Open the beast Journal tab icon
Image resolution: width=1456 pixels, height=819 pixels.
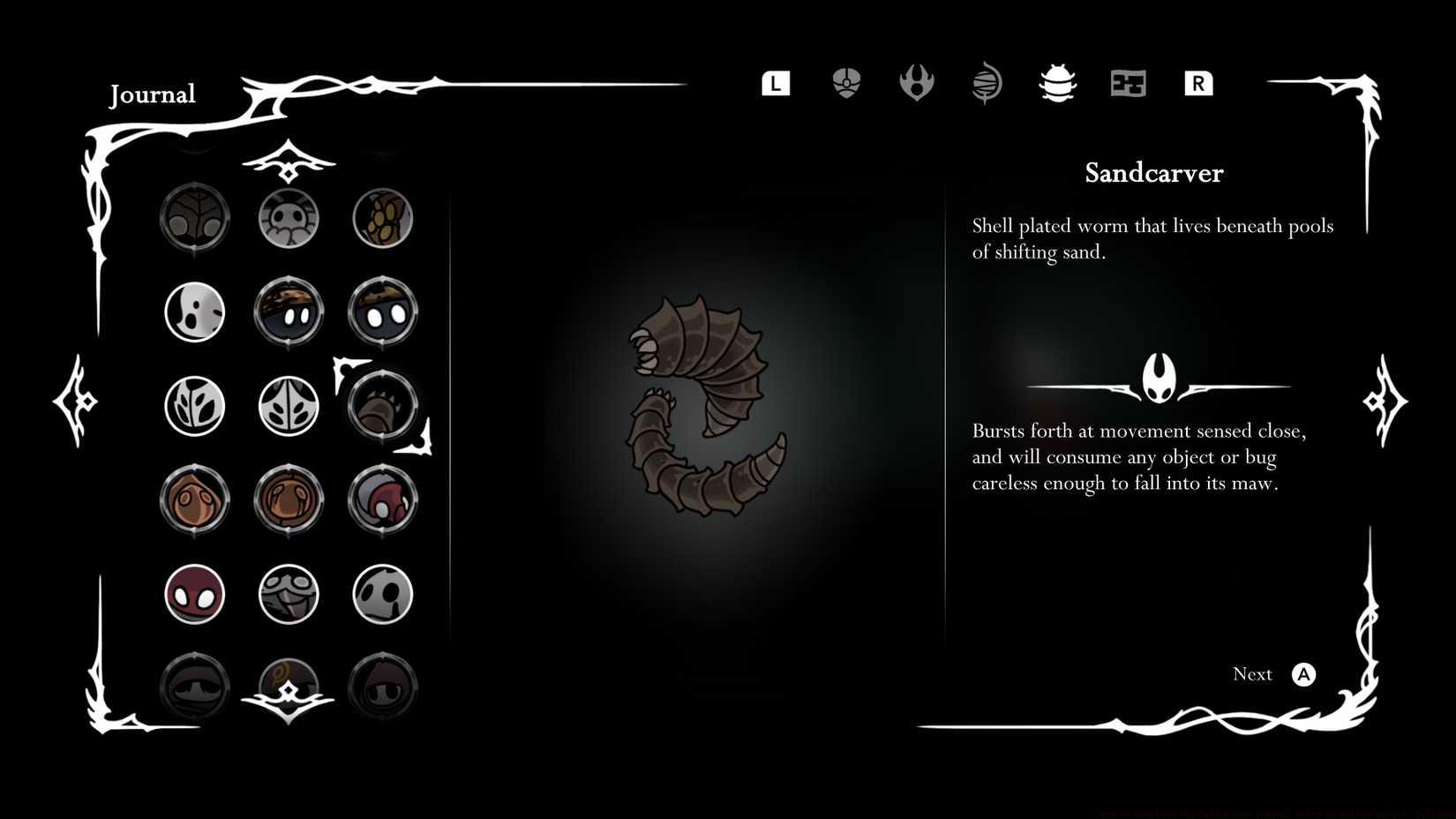point(1057,83)
